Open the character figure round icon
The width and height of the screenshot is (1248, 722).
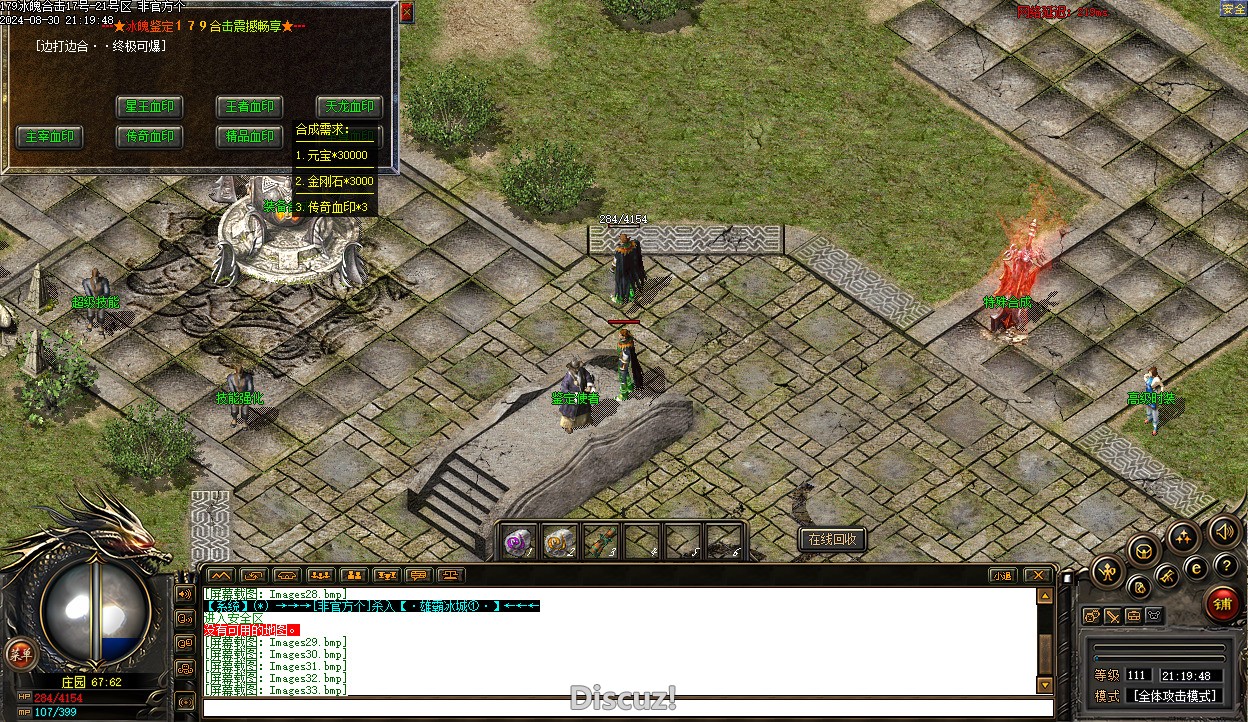click(x=1107, y=572)
